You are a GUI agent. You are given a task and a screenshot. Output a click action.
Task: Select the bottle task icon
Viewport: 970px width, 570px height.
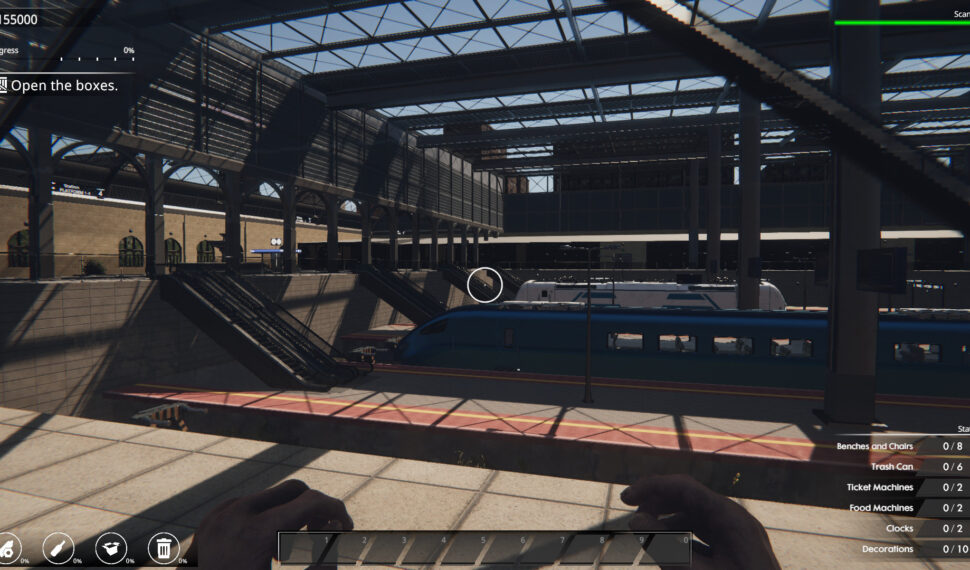point(59,547)
